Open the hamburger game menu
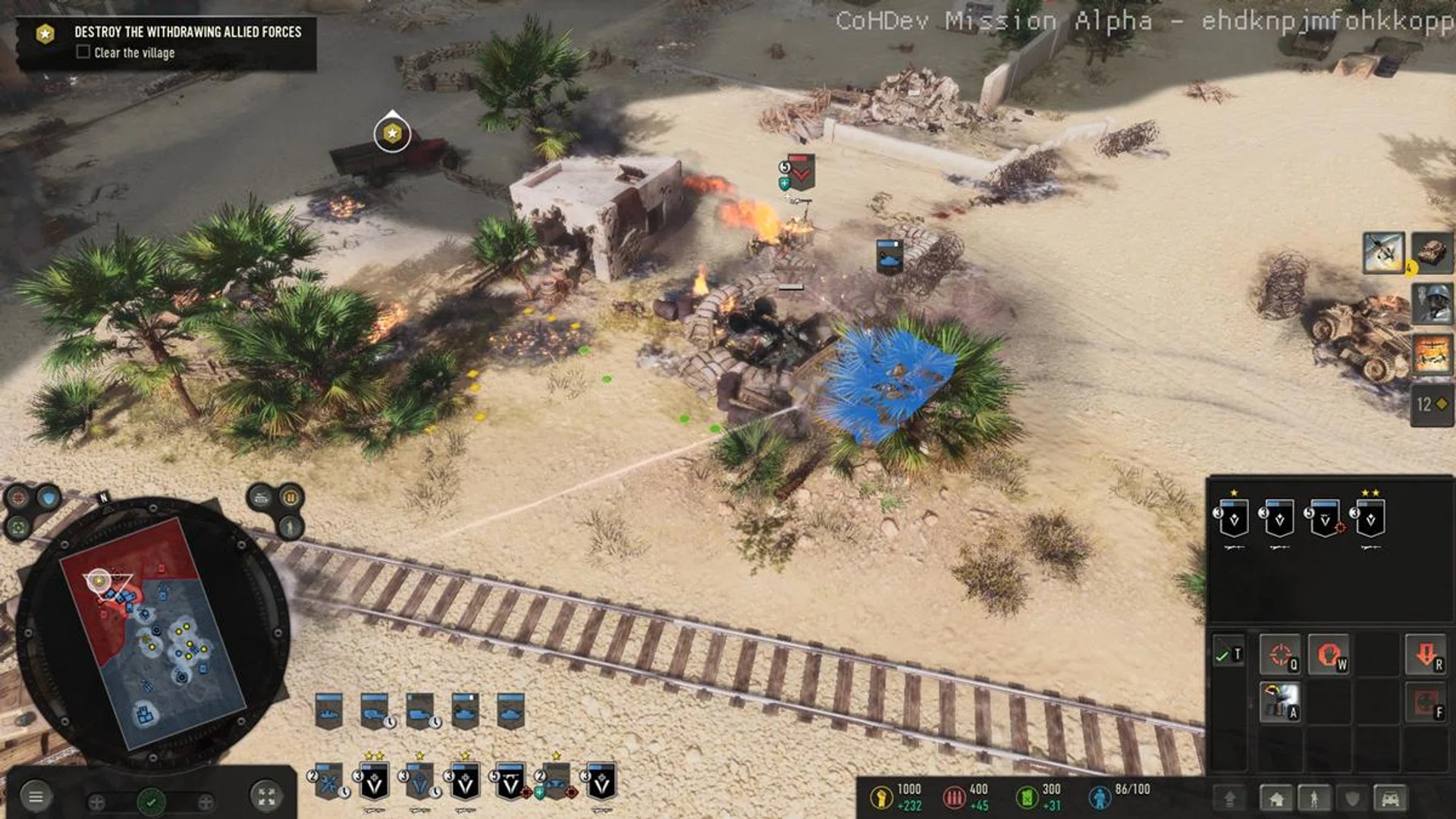This screenshot has height=819, width=1456. (36, 796)
